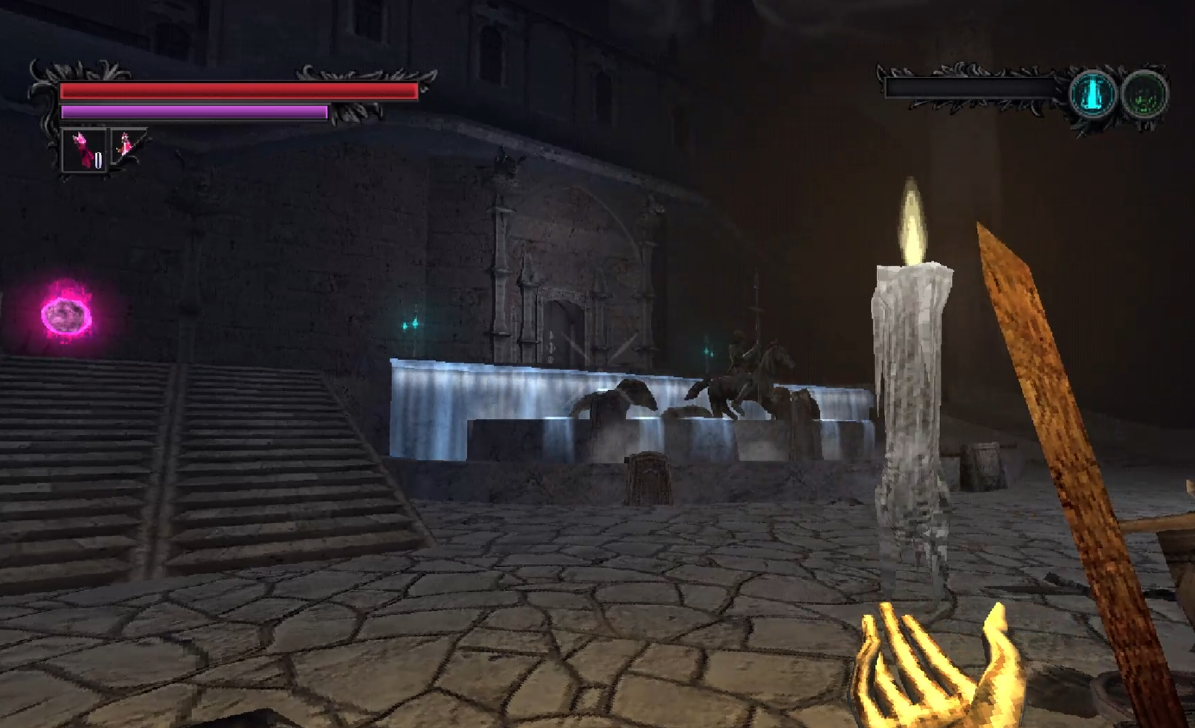Click the small pink potion slot
This screenshot has height=728, width=1195.
pyautogui.click(x=127, y=146)
